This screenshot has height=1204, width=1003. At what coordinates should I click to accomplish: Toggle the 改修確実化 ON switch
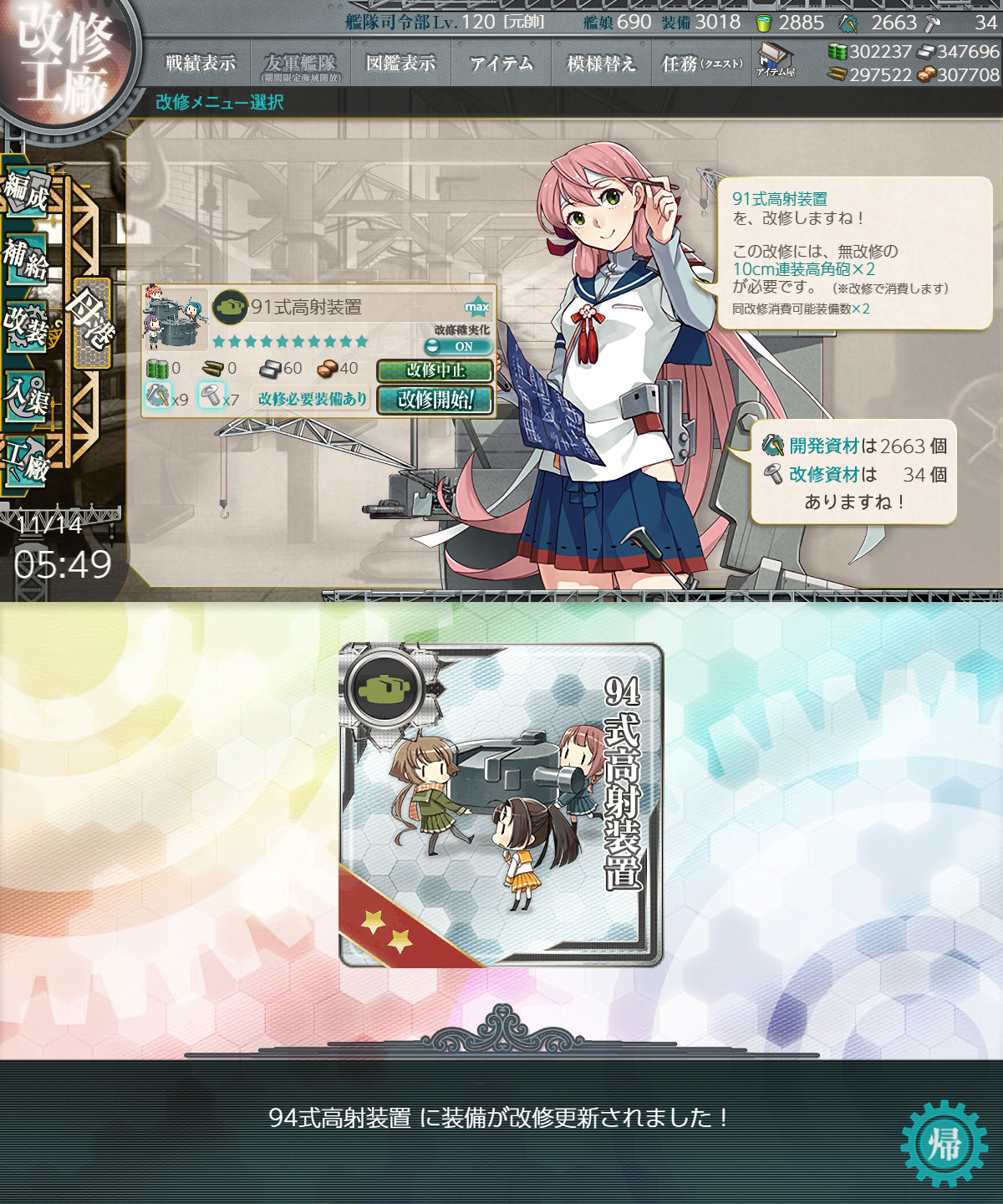tap(457, 346)
